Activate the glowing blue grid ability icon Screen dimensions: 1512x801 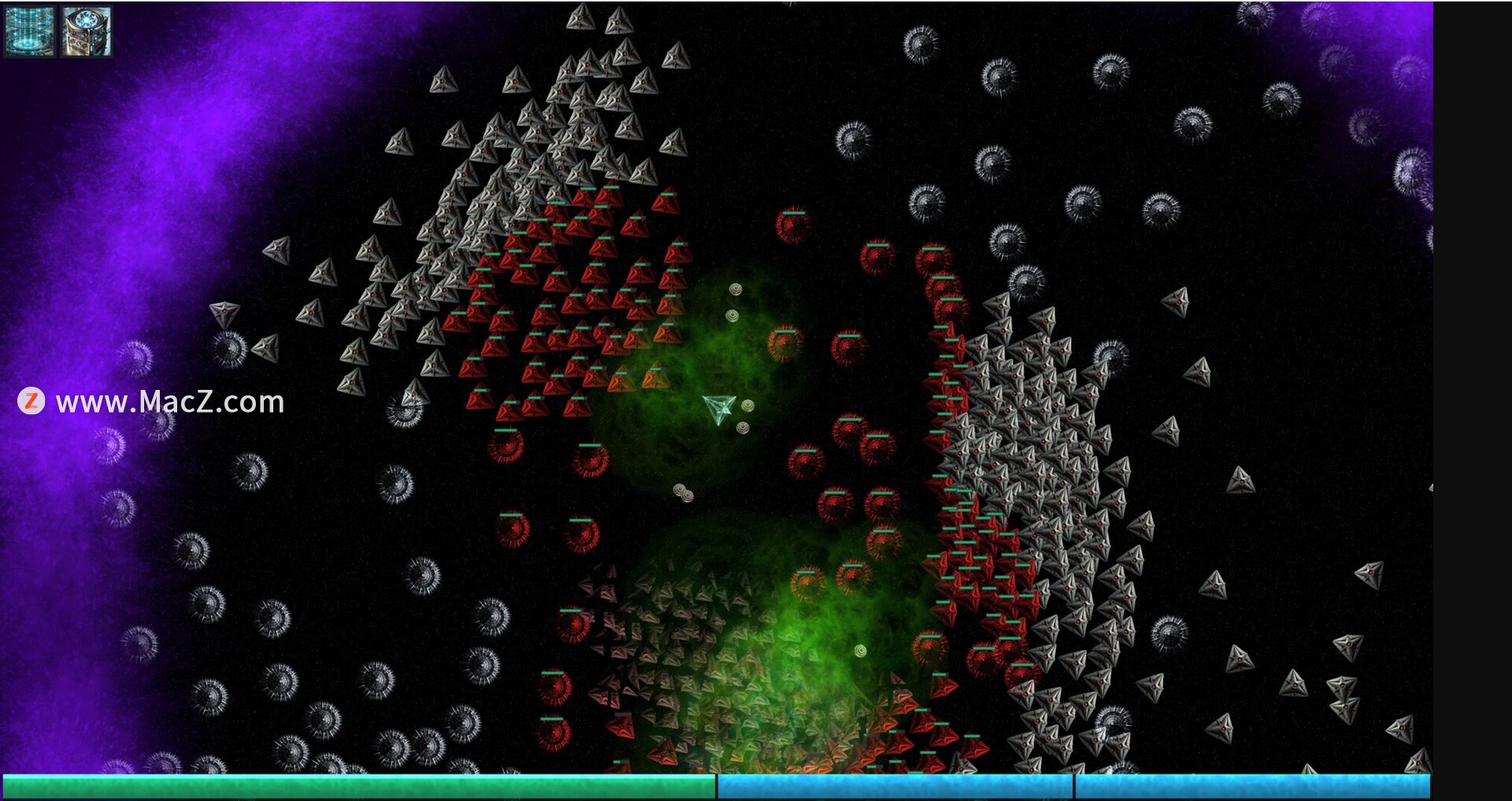pos(30,31)
